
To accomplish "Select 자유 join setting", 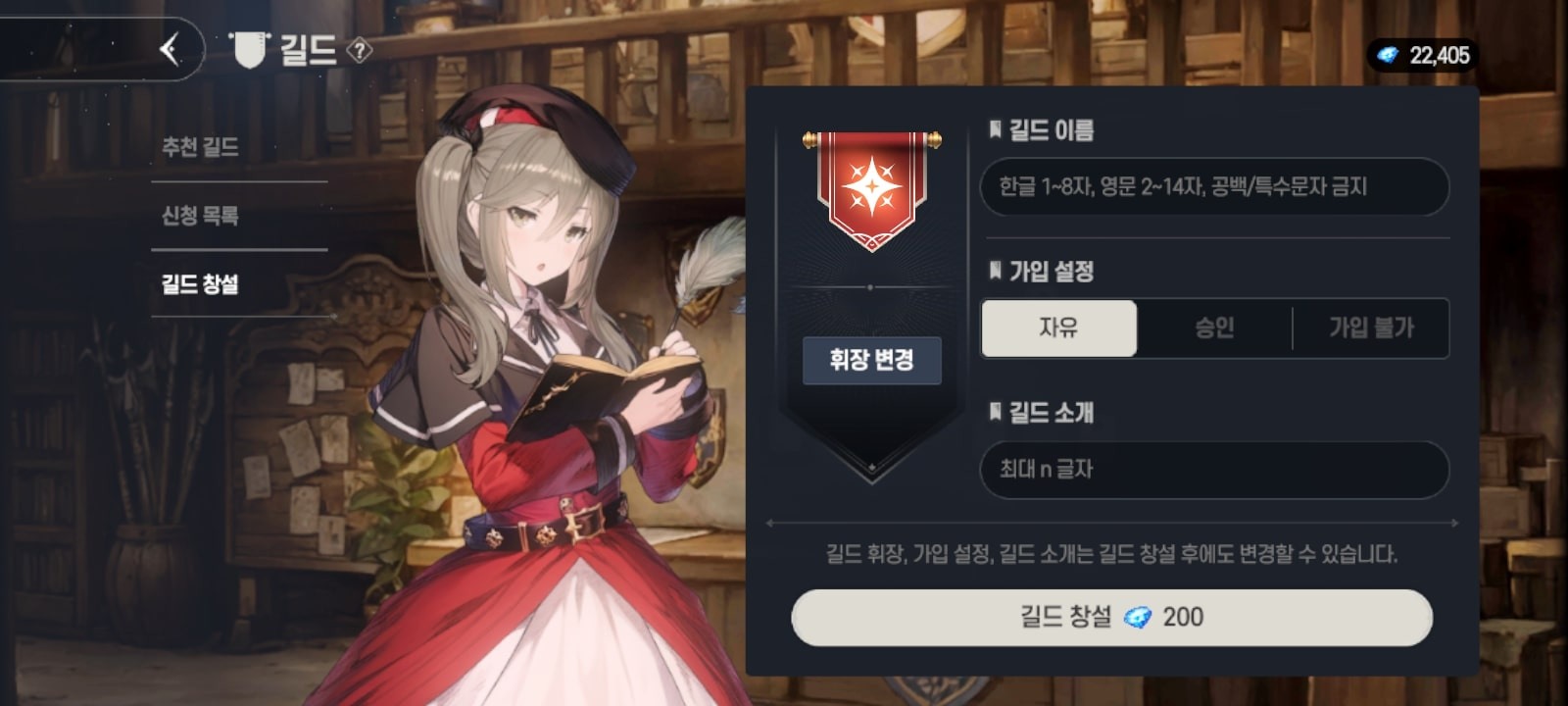I will coord(1056,328).
